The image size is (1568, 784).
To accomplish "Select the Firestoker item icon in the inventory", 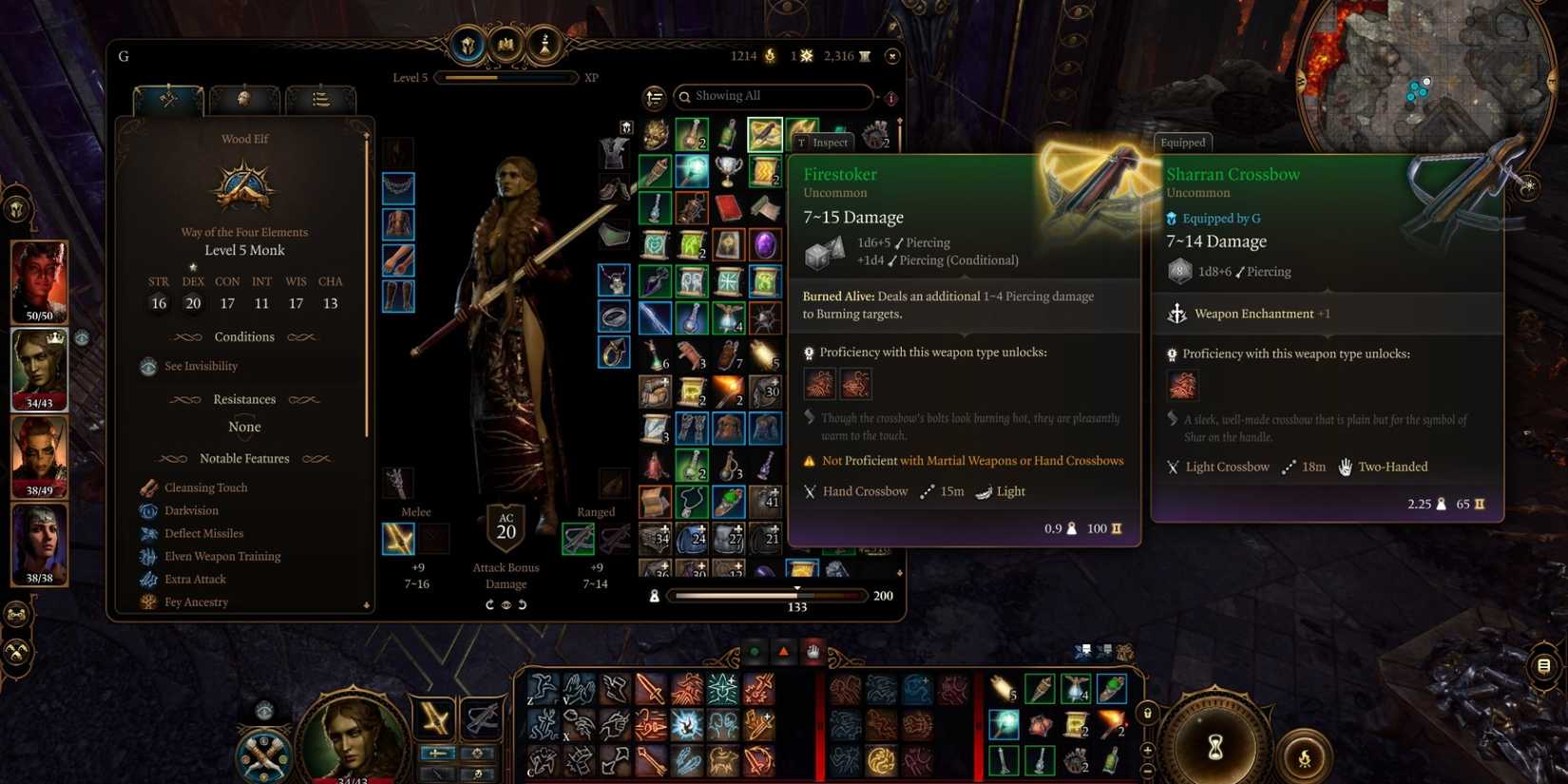I will (764, 134).
